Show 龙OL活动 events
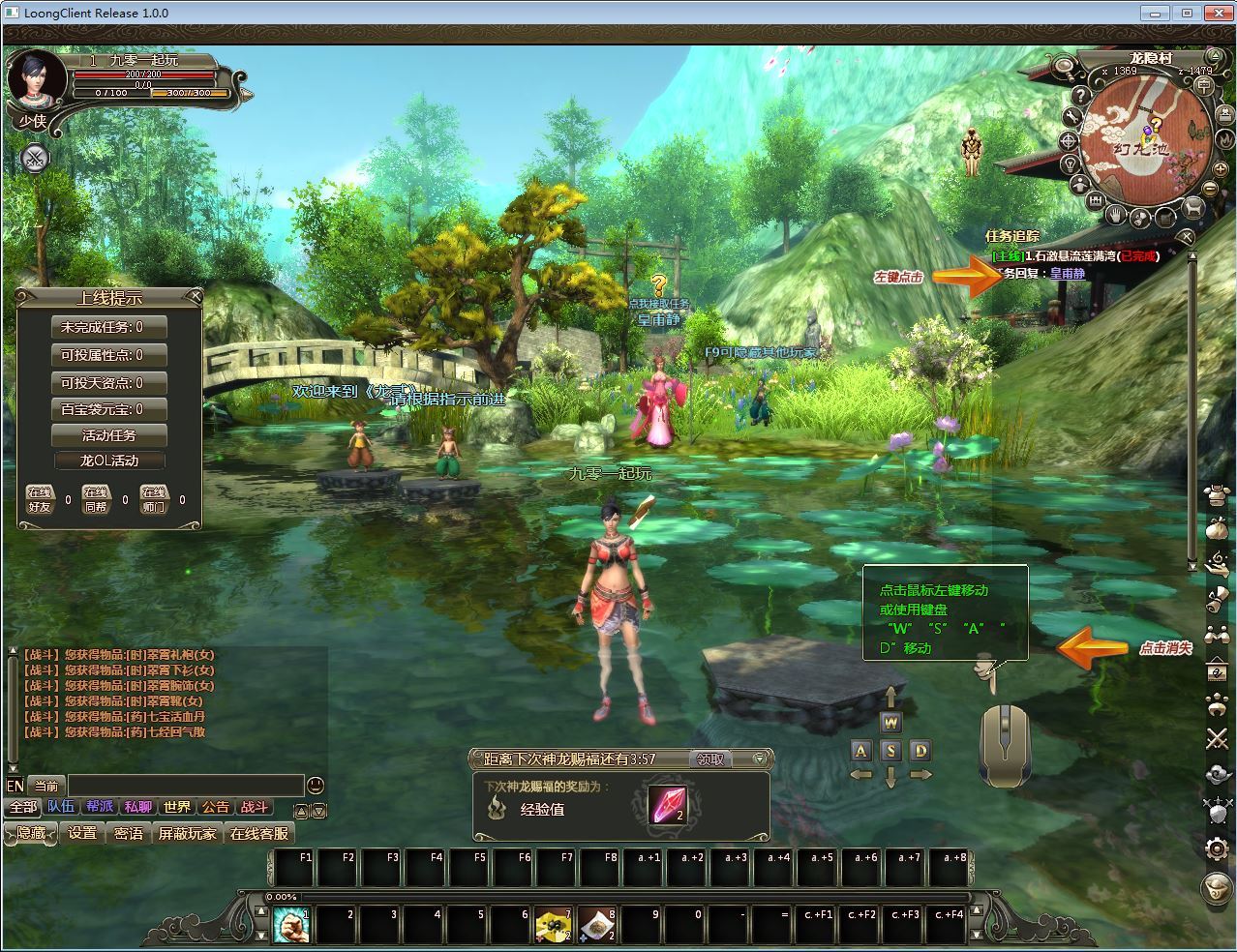 coord(108,461)
